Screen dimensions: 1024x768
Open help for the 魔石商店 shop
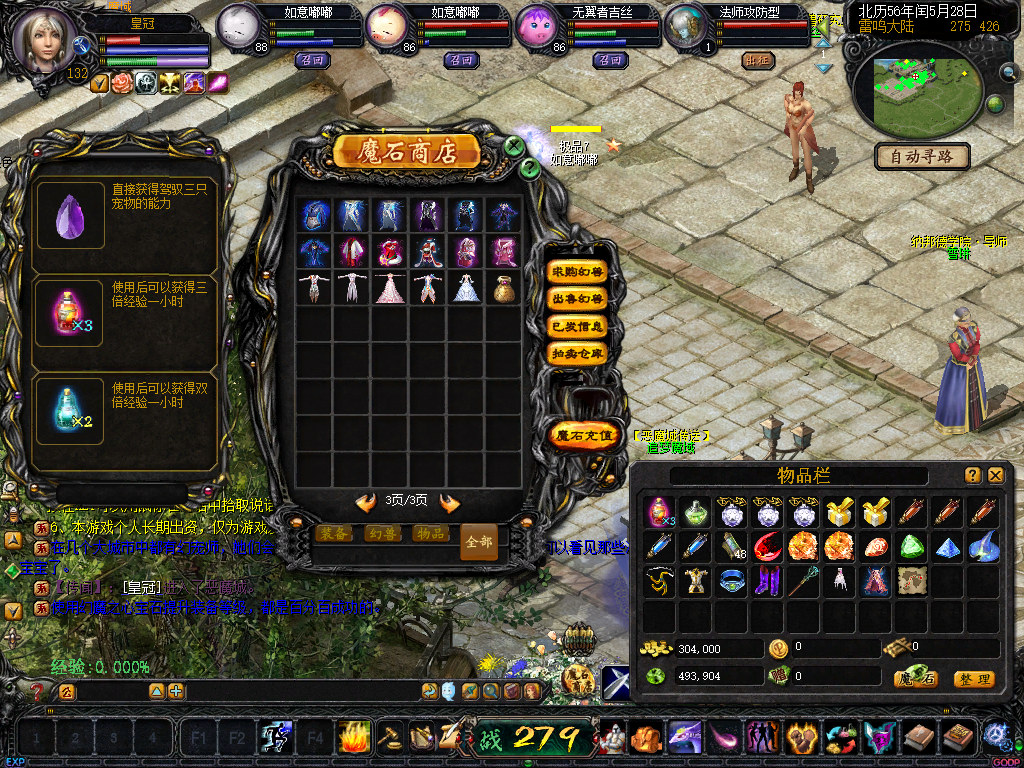pyautogui.click(x=530, y=168)
